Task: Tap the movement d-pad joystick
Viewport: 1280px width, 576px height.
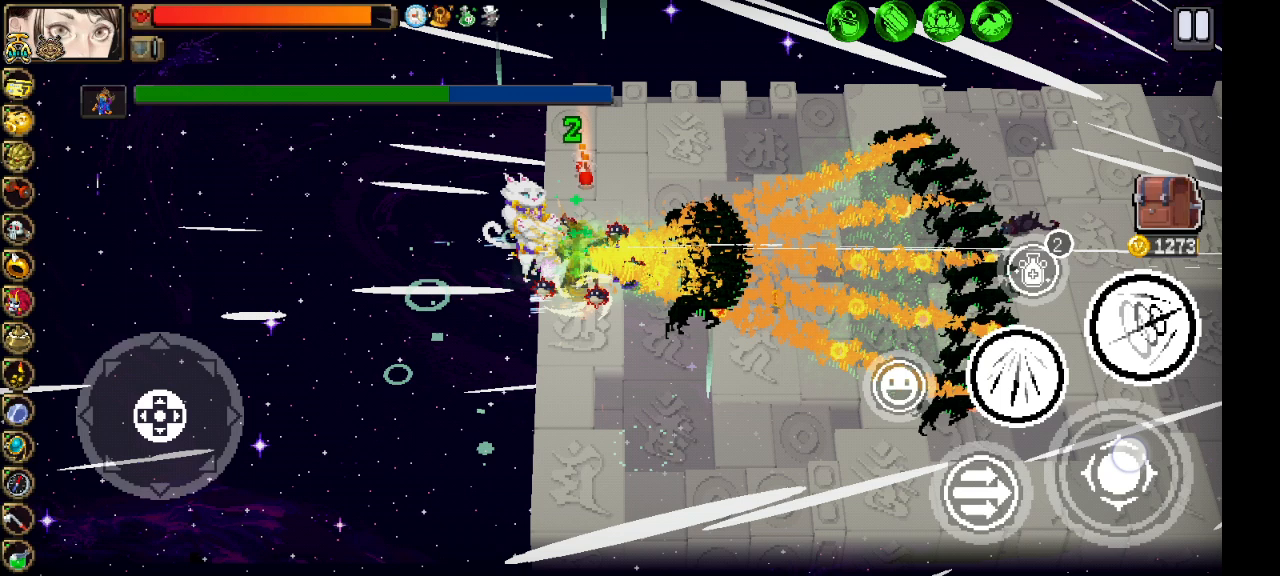Action: 159,415
